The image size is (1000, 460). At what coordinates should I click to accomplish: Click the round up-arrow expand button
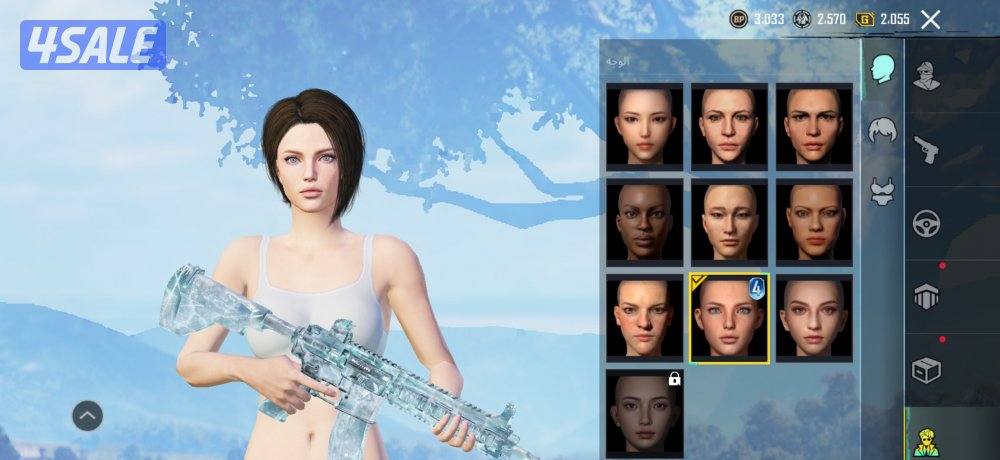point(87,414)
